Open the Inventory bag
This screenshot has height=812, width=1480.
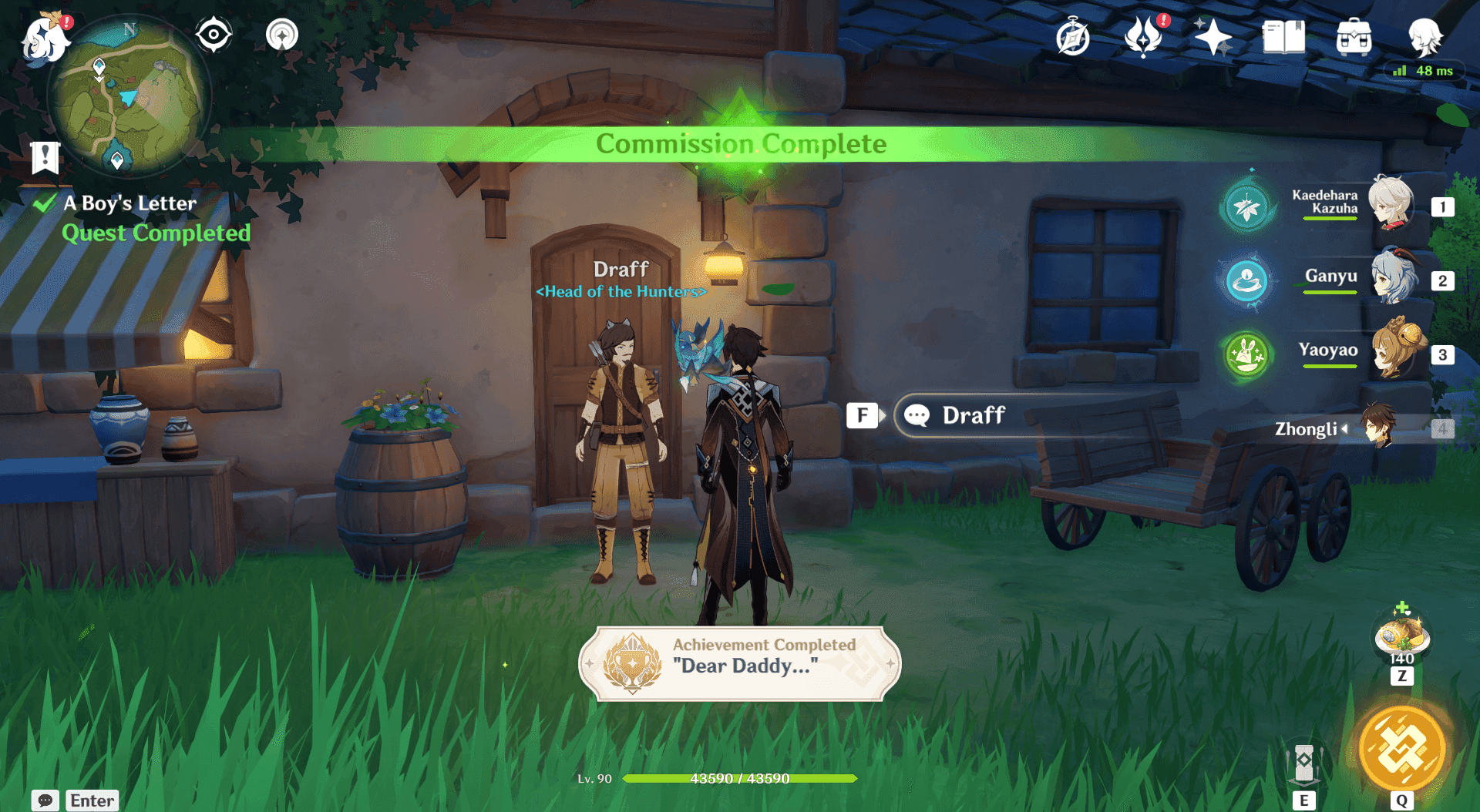[x=1354, y=36]
